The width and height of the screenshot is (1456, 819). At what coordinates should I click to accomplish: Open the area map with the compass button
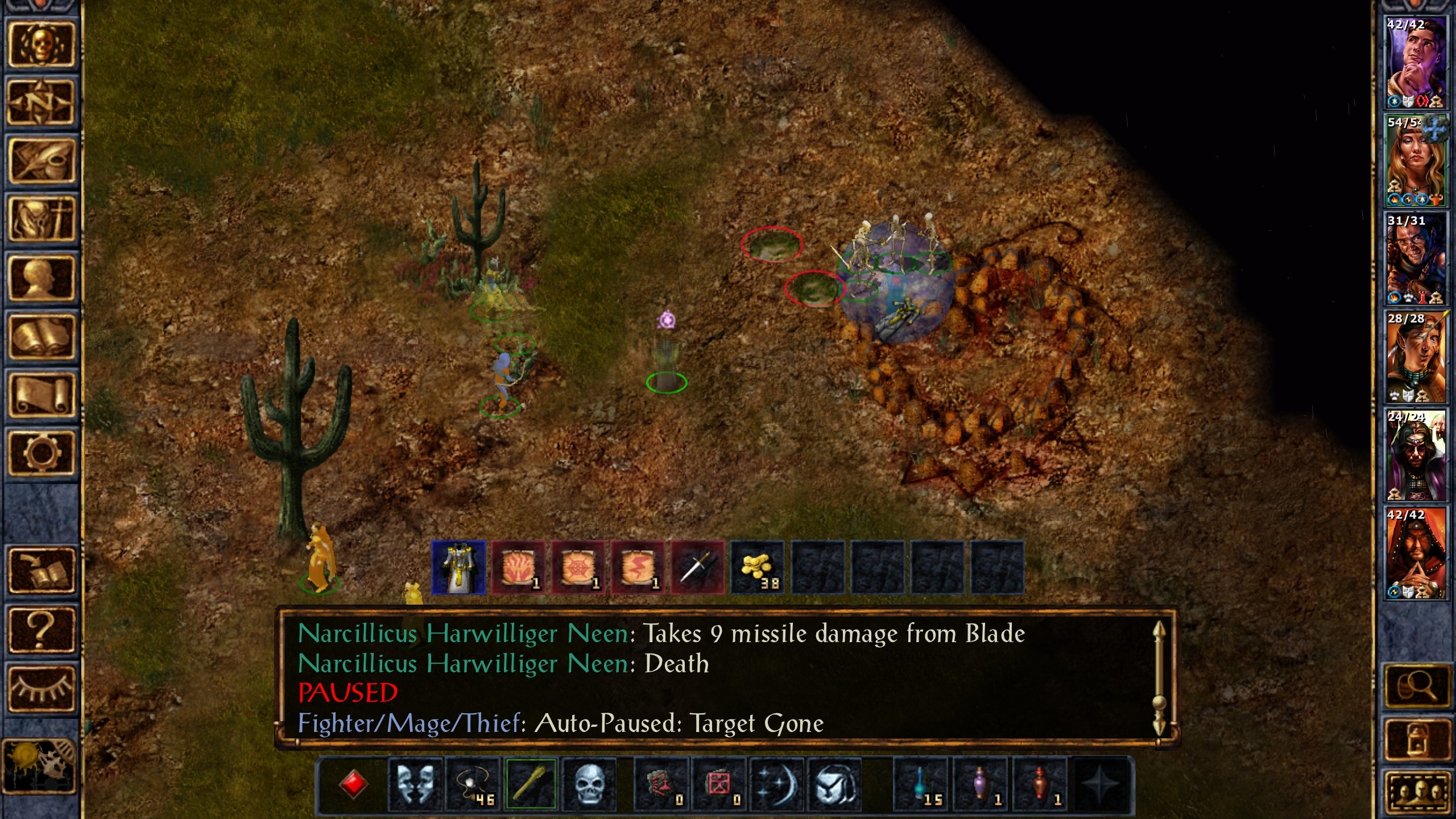point(41,103)
